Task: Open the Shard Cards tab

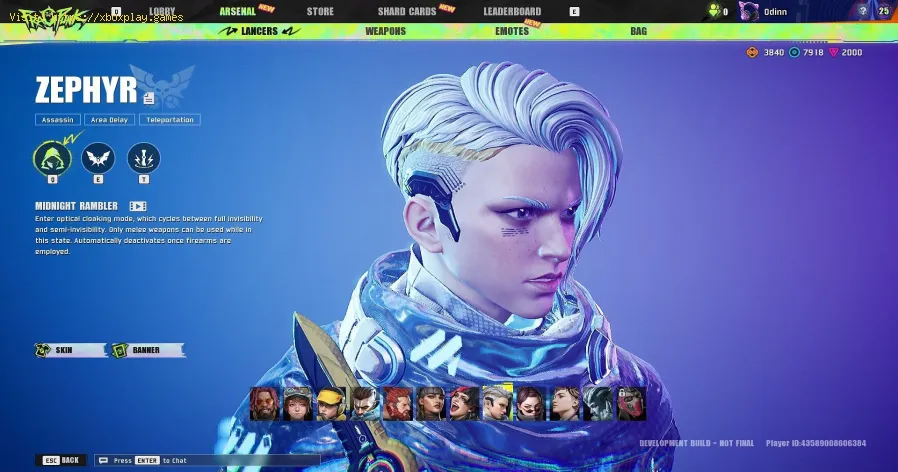Action: [x=406, y=12]
